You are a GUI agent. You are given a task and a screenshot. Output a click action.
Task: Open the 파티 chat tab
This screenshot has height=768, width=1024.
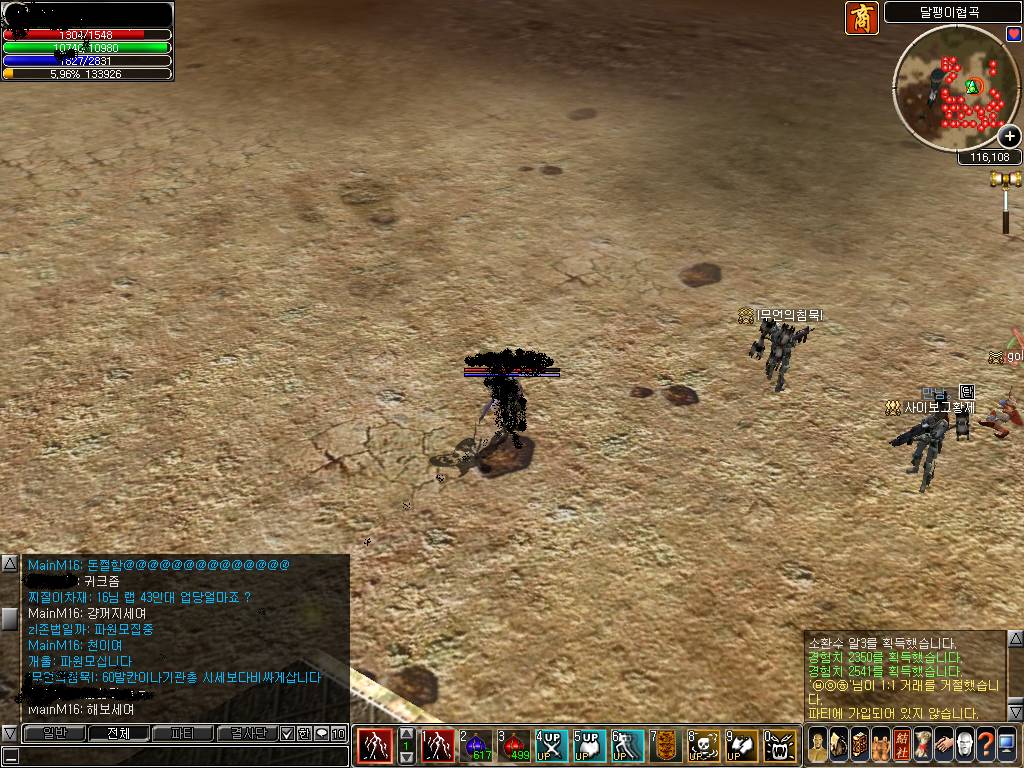(x=183, y=733)
